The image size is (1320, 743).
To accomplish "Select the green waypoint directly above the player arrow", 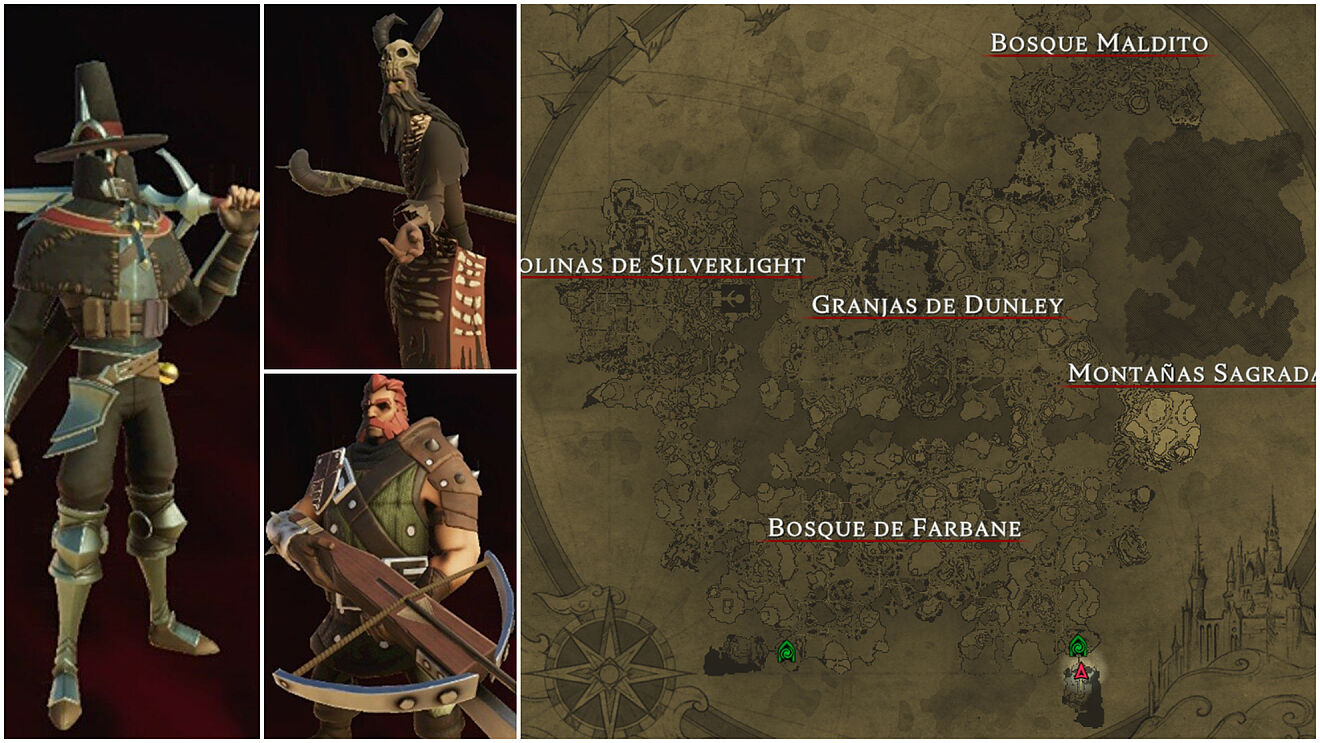I will 1077,645.
